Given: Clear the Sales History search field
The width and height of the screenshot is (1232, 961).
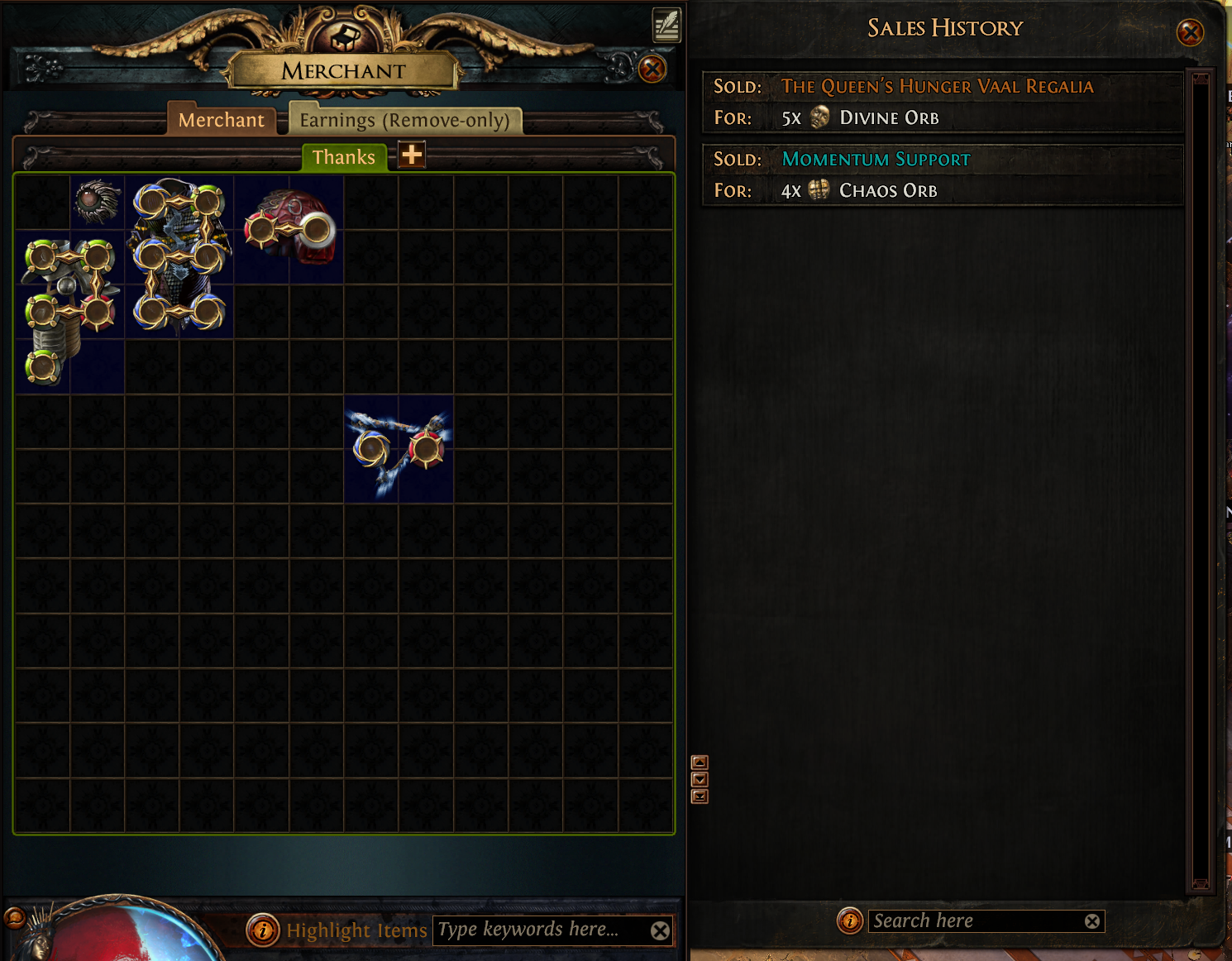Looking at the screenshot, I should [x=1092, y=921].
